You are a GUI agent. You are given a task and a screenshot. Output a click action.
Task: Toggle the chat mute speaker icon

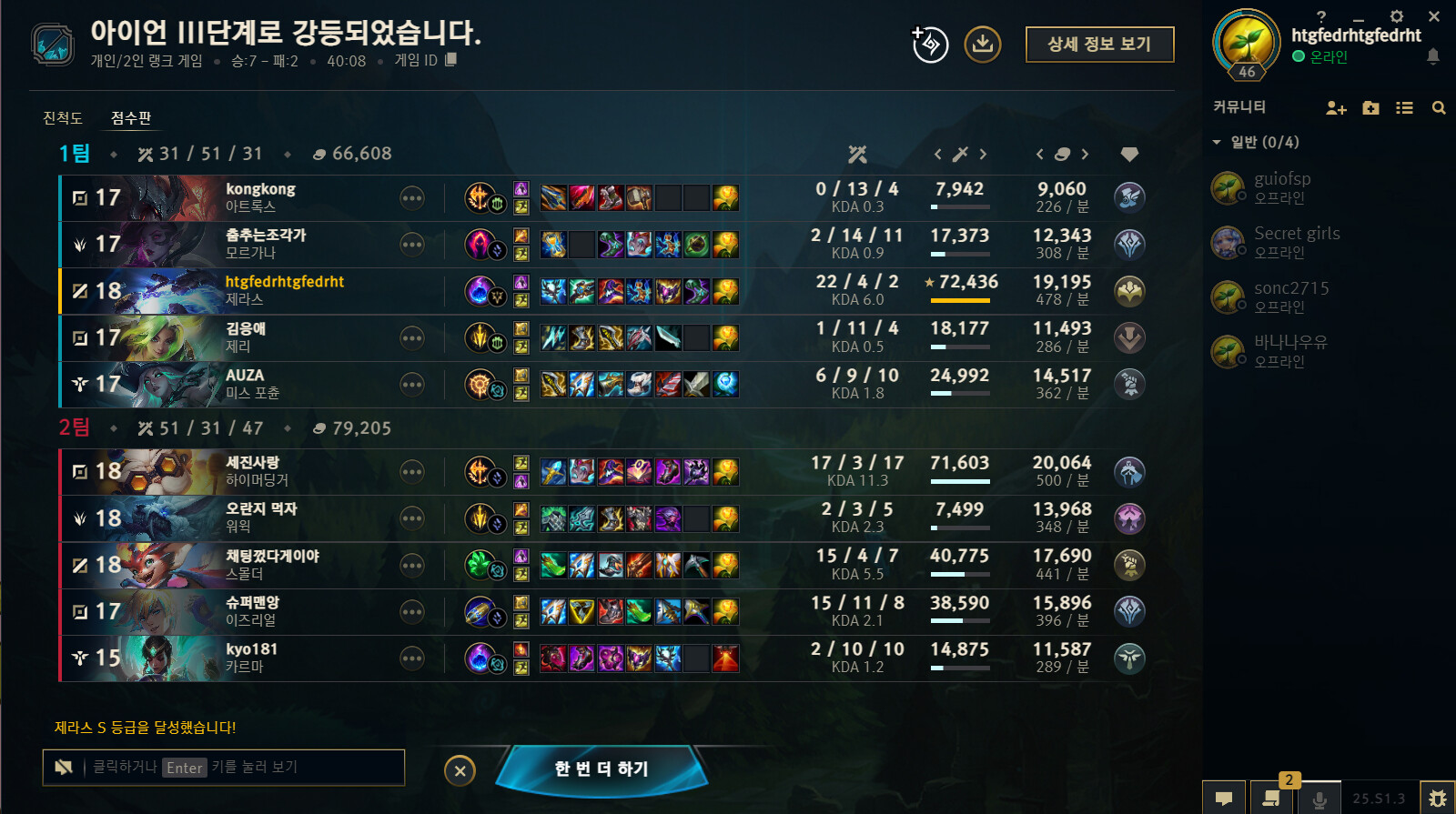point(63,767)
